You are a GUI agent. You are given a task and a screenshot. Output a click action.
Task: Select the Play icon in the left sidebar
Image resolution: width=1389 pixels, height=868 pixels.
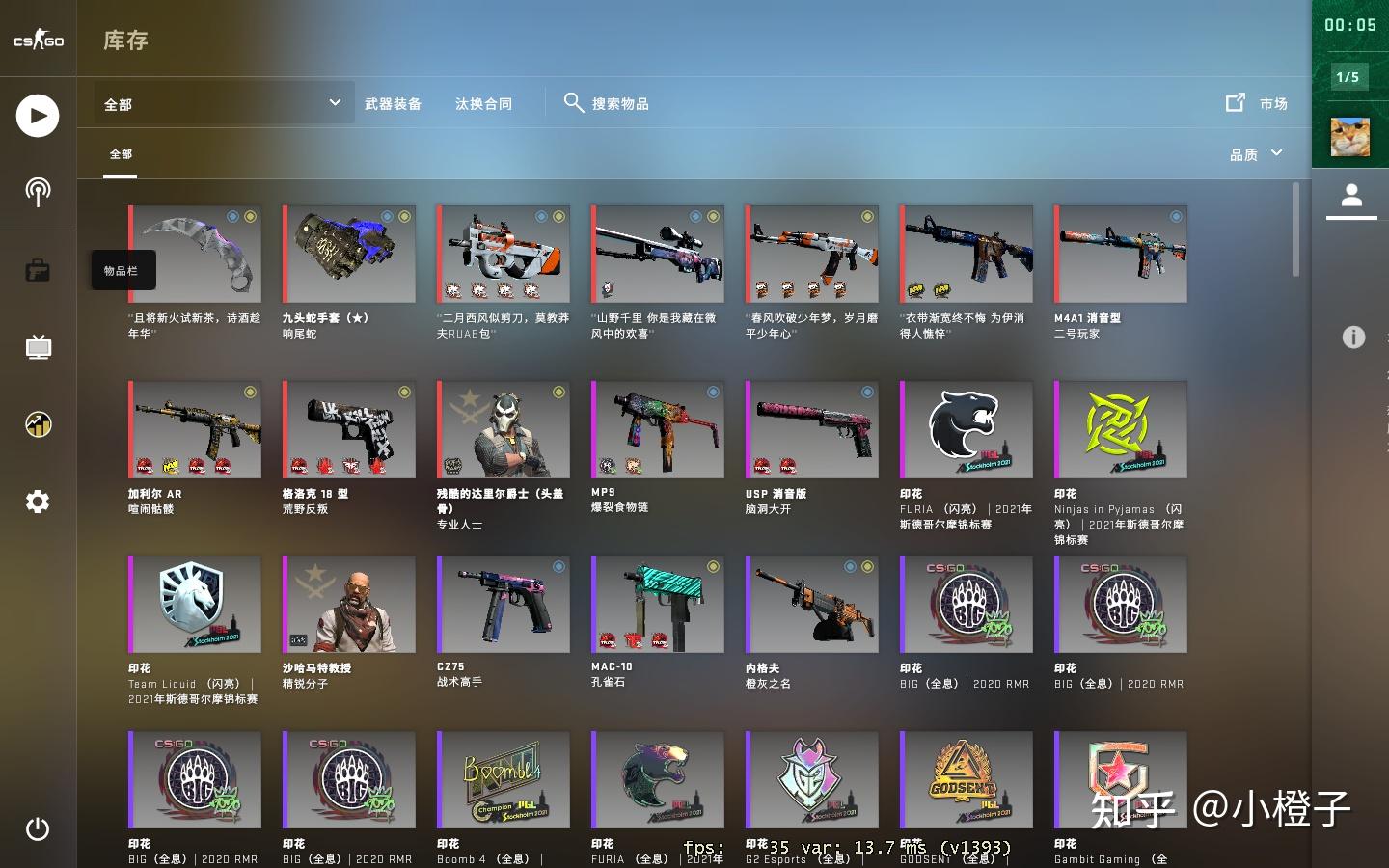coord(38,115)
